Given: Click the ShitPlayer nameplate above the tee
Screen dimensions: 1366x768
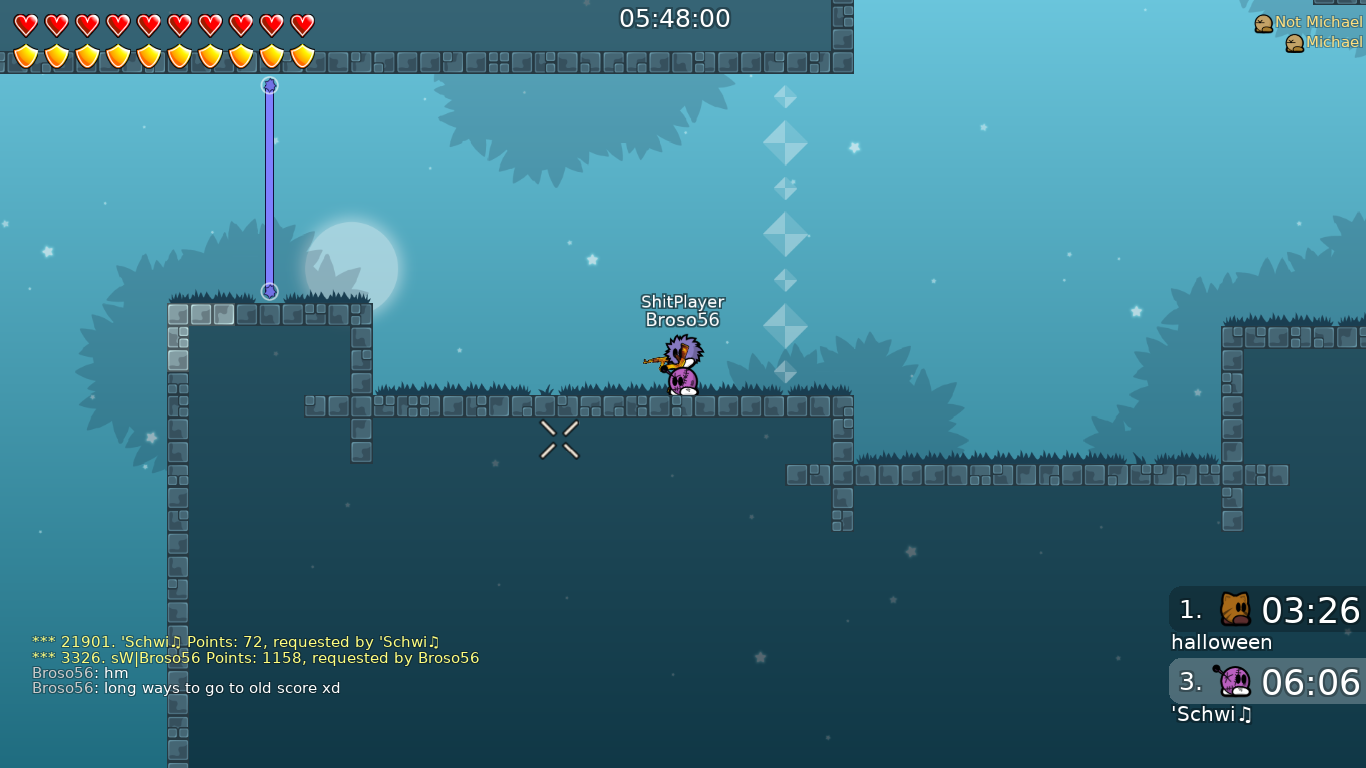Looking at the screenshot, I should 681,301.
